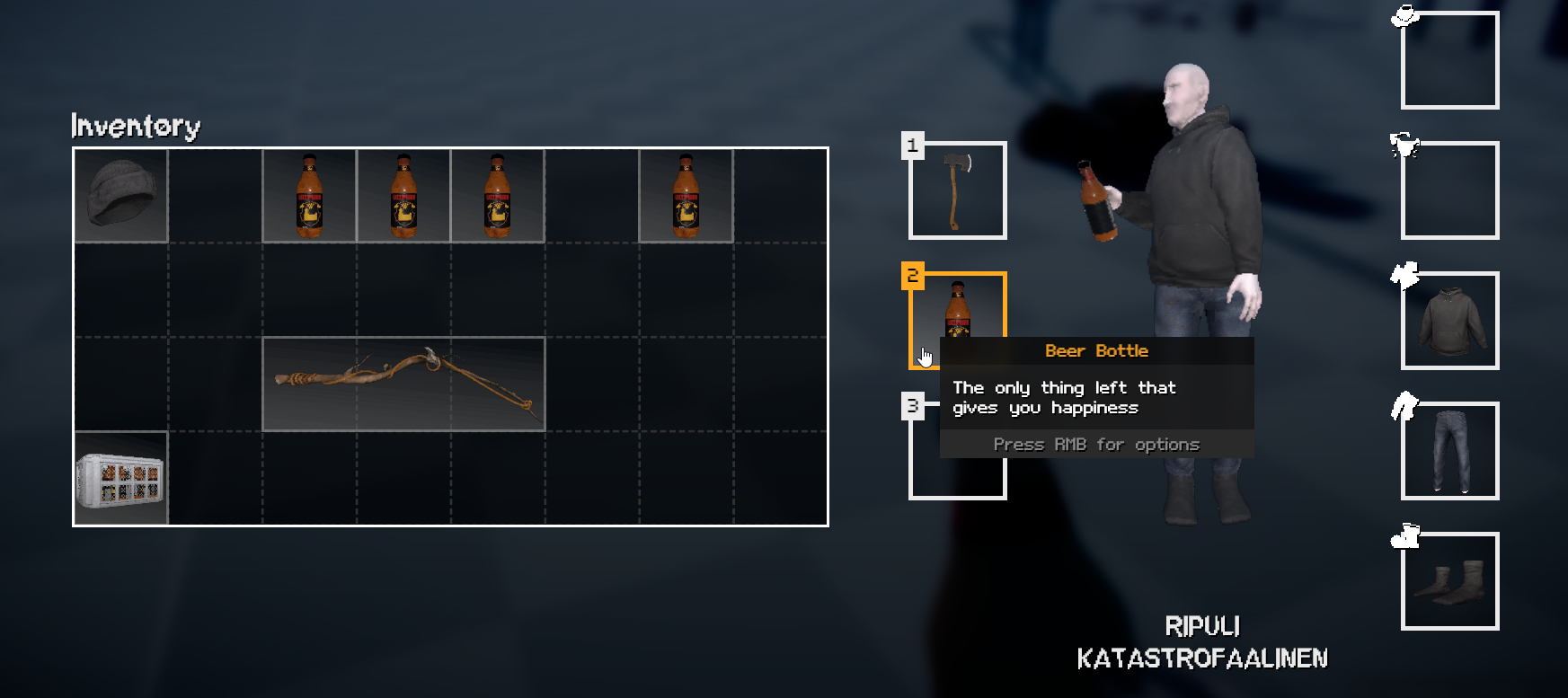Click the hat icon on the headwear slot

click(x=1405, y=15)
